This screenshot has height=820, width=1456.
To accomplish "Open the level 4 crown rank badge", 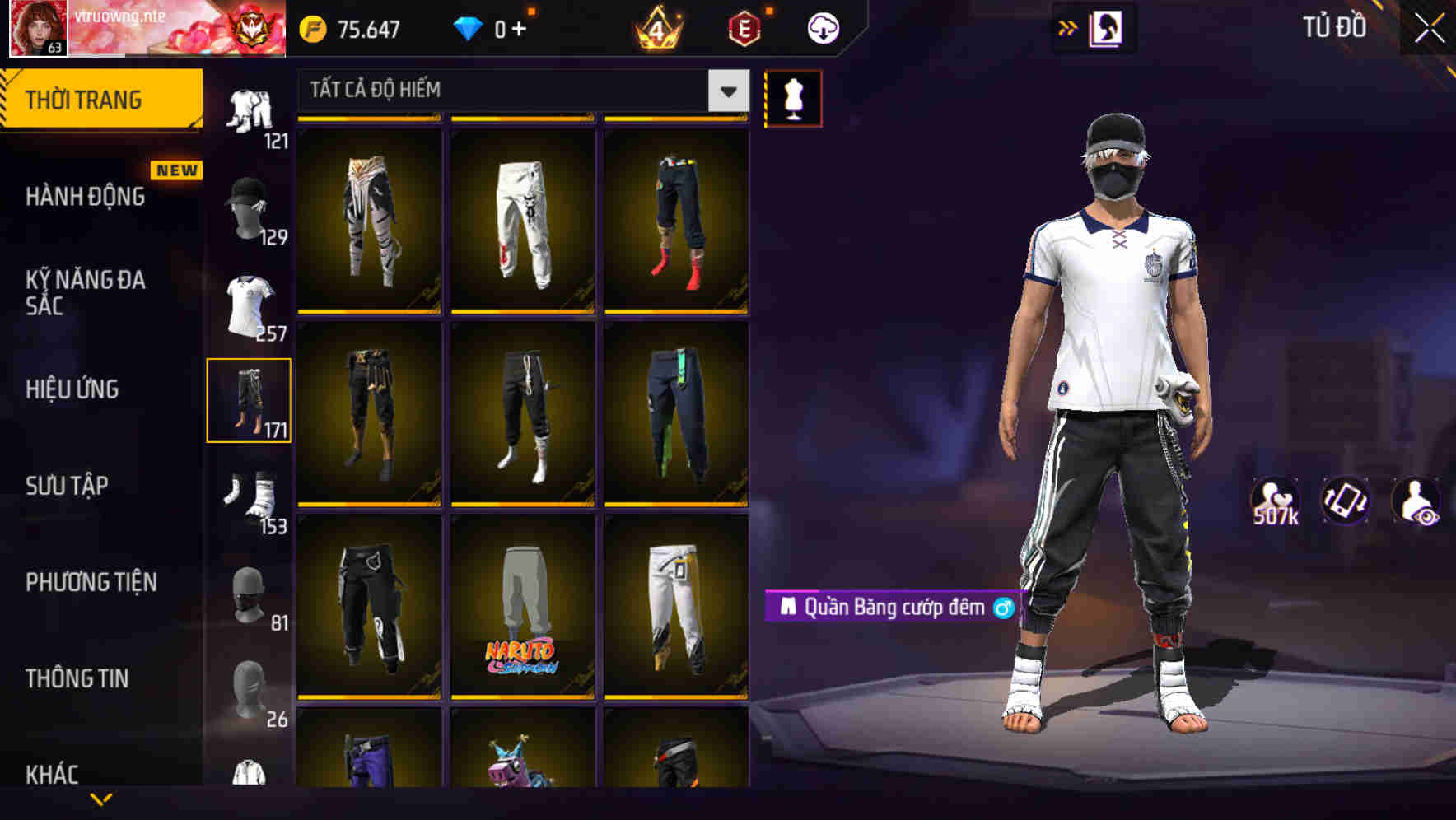I will 658,26.
